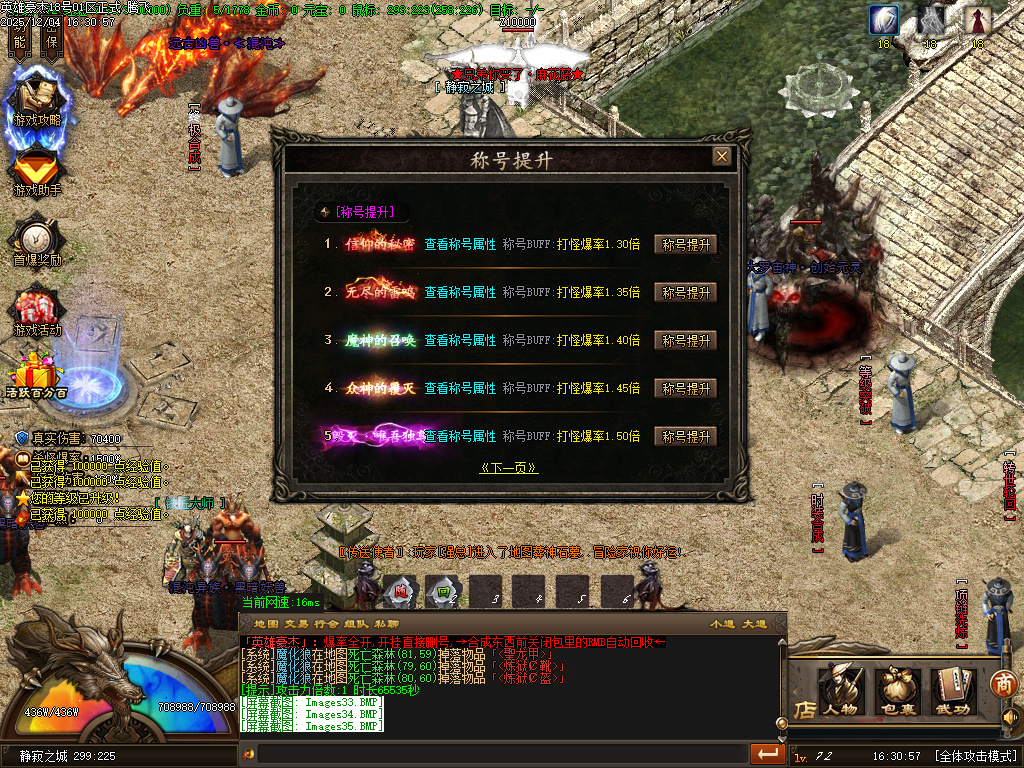Open the 活跃百分百 gift box
This screenshot has width=1024, height=768.
click(37, 377)
